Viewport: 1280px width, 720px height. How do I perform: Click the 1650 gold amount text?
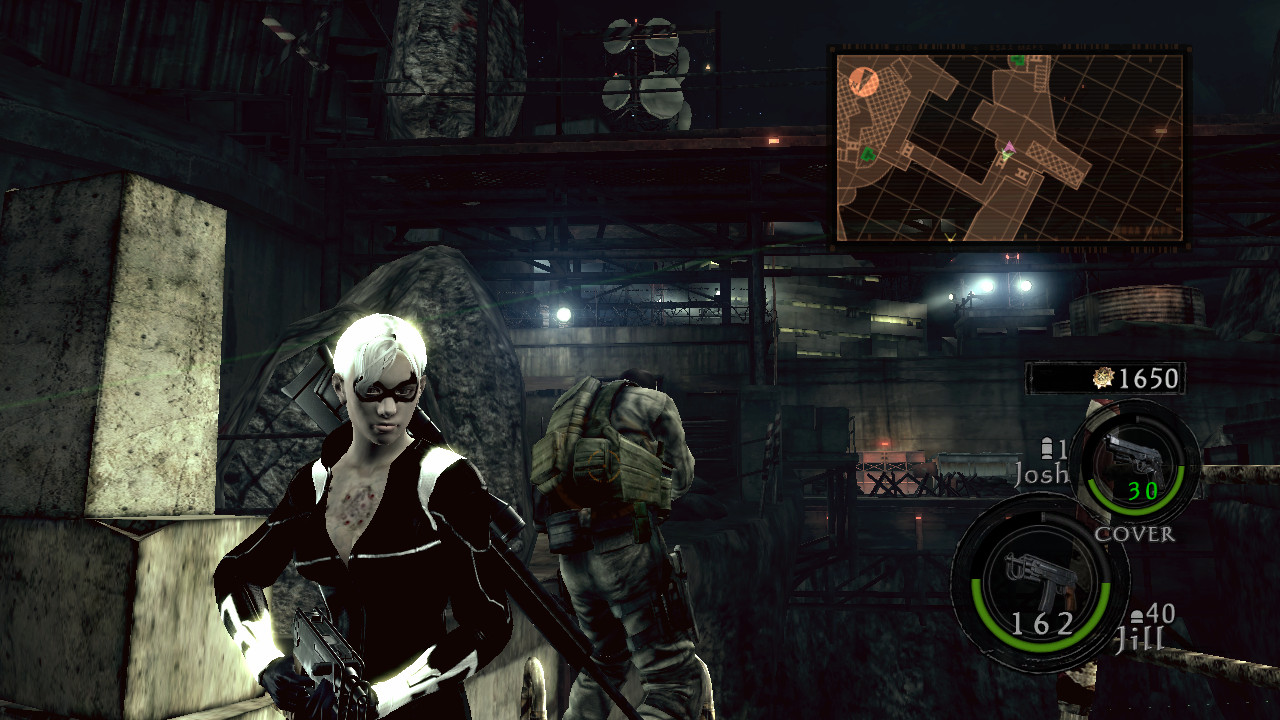[x=1147, y=380]
